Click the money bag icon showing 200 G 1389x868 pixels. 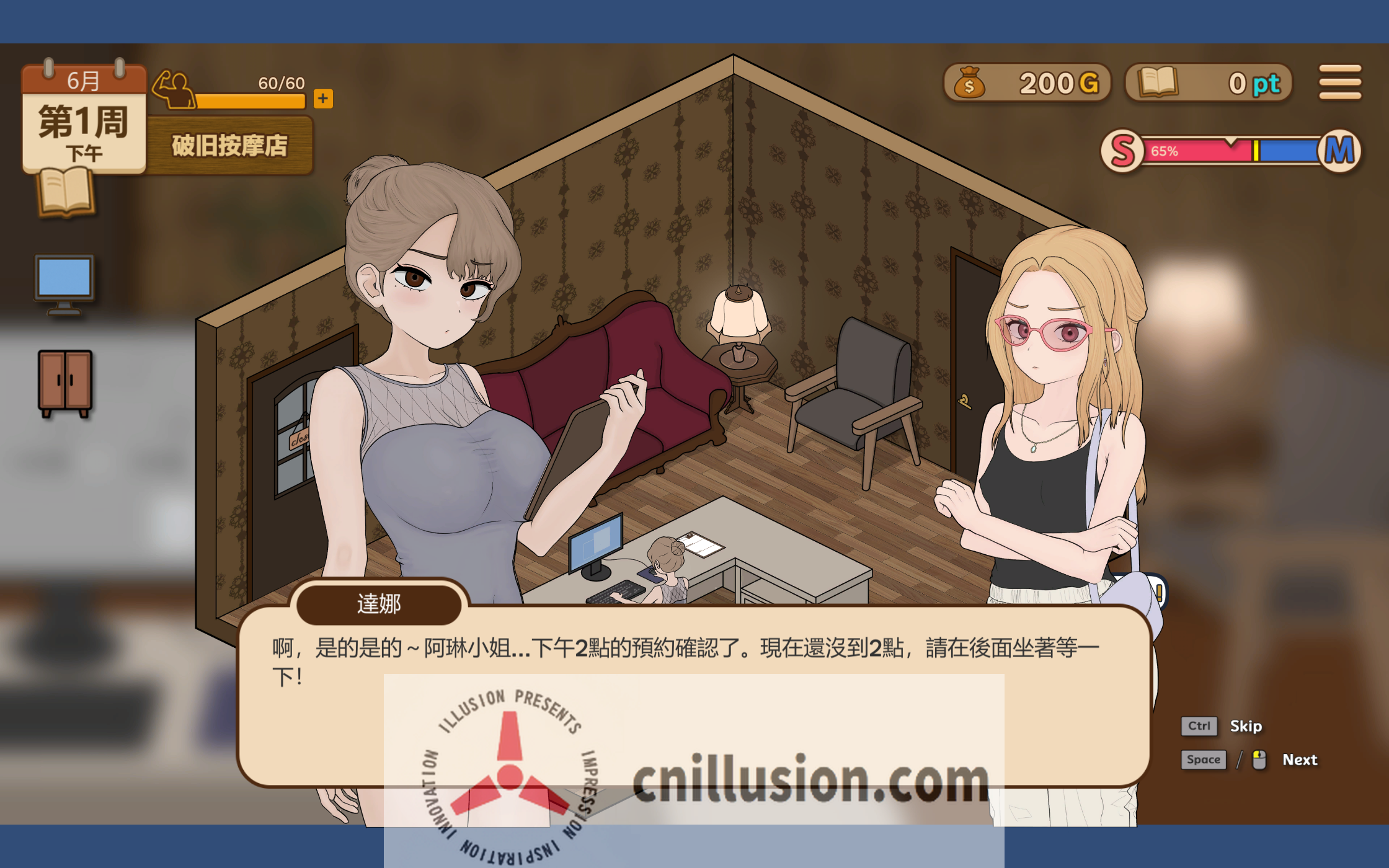[x=970, y=82]
